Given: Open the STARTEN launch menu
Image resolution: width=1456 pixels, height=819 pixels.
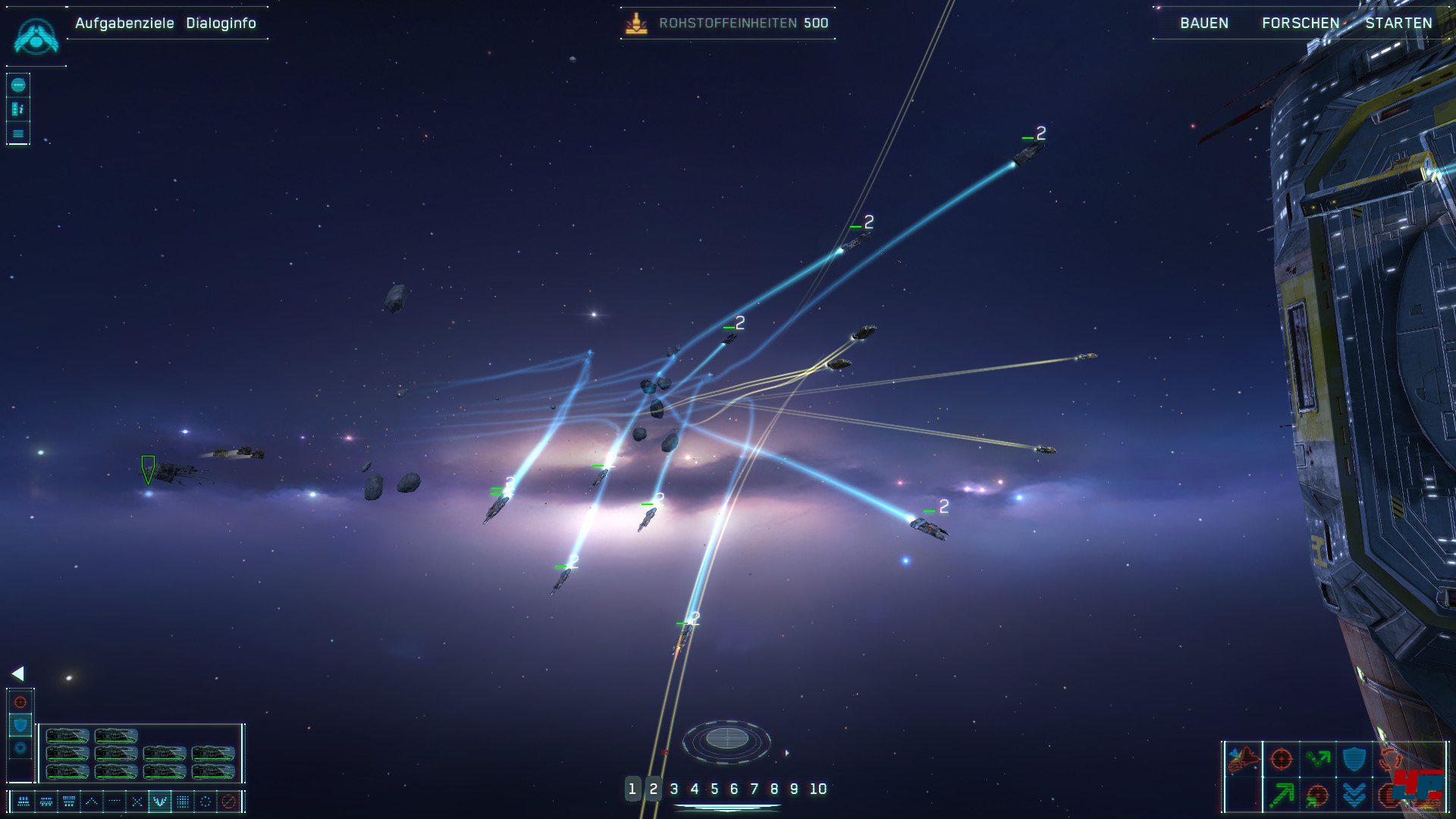Looking at the screenshot, I should click(x=1398, y=23).
